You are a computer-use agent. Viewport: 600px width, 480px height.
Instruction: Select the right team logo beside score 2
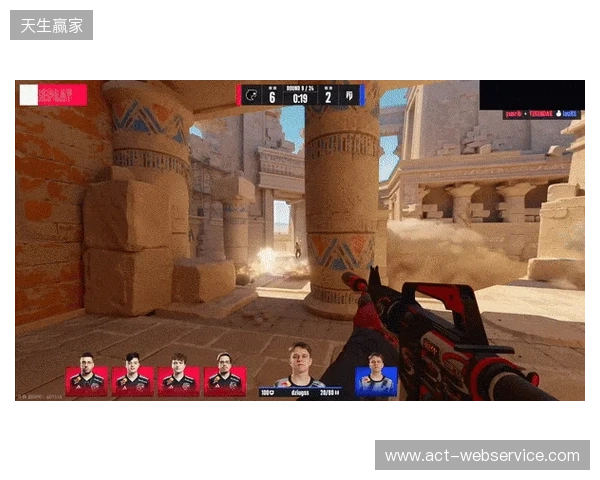coord(349,95)
